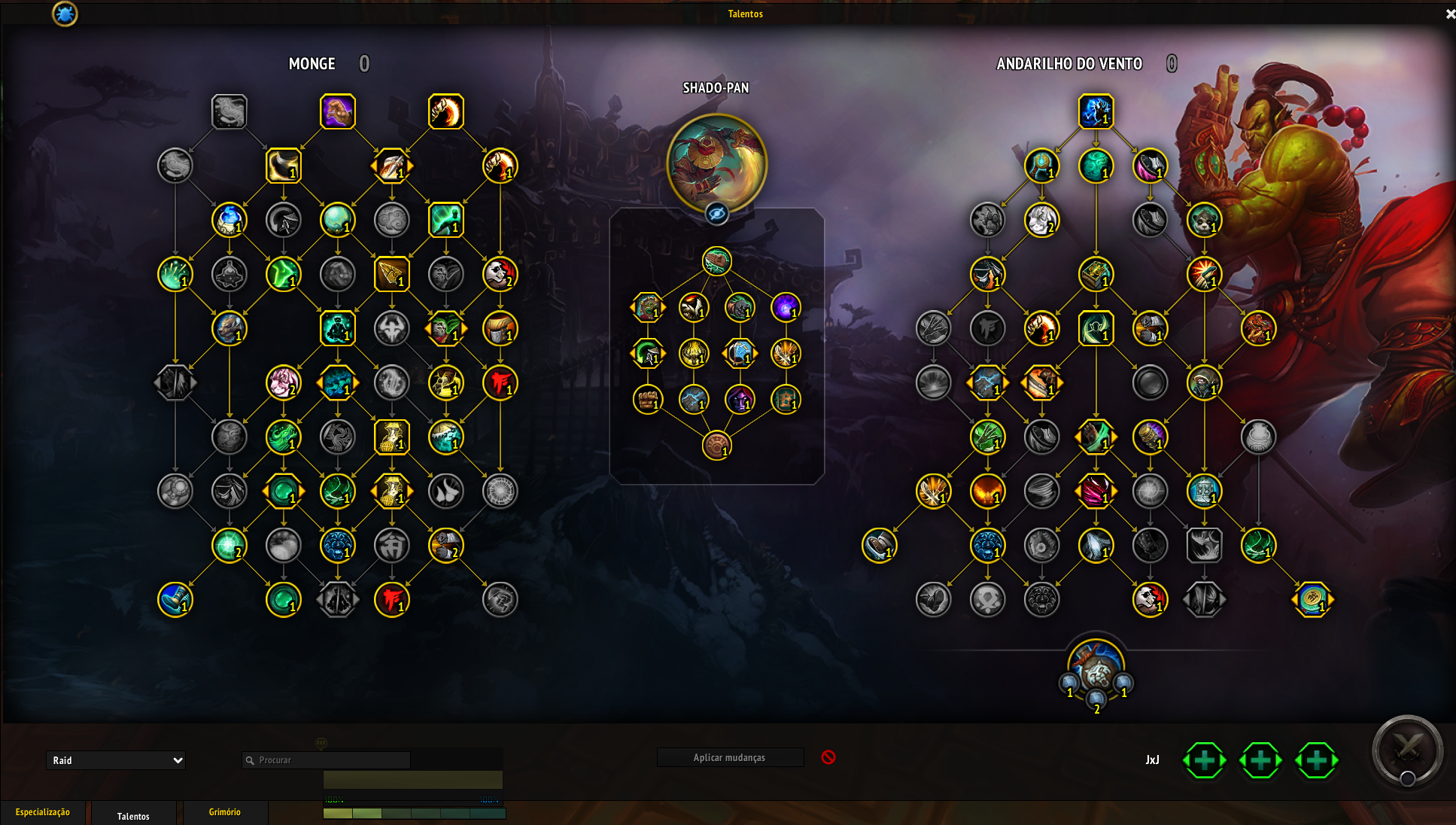
Task: Close the Talentos window
Action: (1450, 14)
